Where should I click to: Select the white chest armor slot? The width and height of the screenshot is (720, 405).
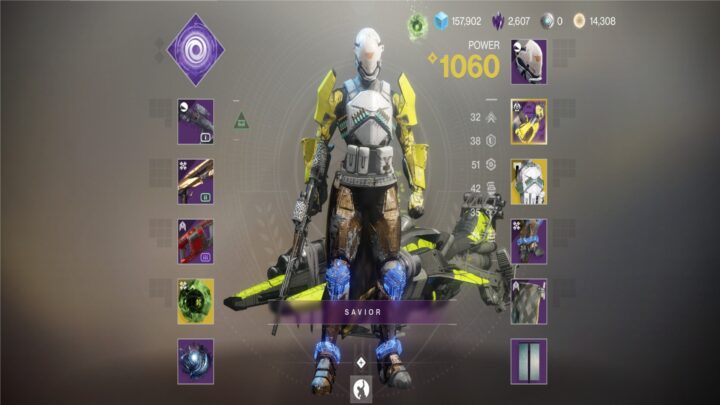click(x=528, y=181)
